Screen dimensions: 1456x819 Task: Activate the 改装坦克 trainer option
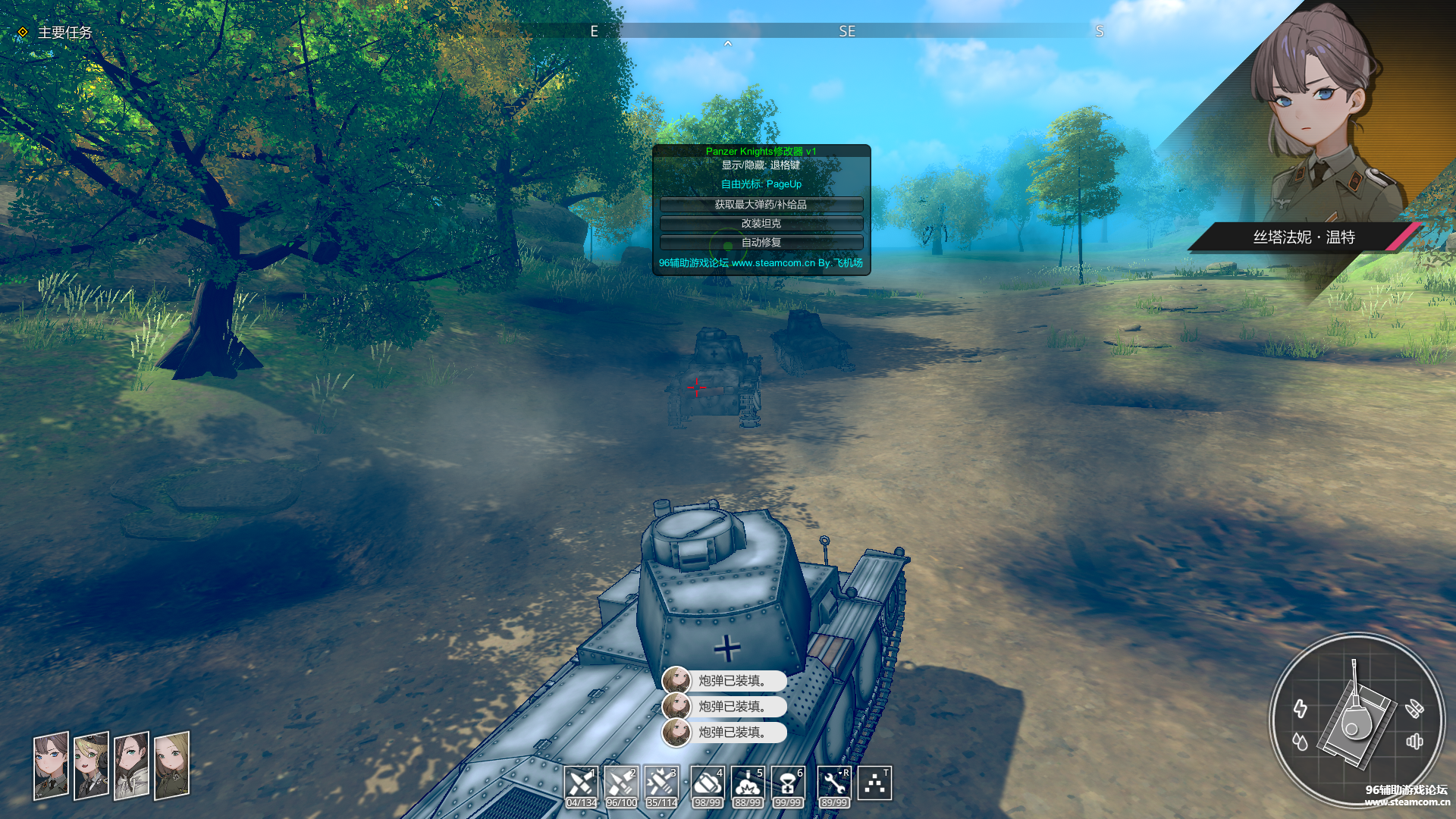761,224
